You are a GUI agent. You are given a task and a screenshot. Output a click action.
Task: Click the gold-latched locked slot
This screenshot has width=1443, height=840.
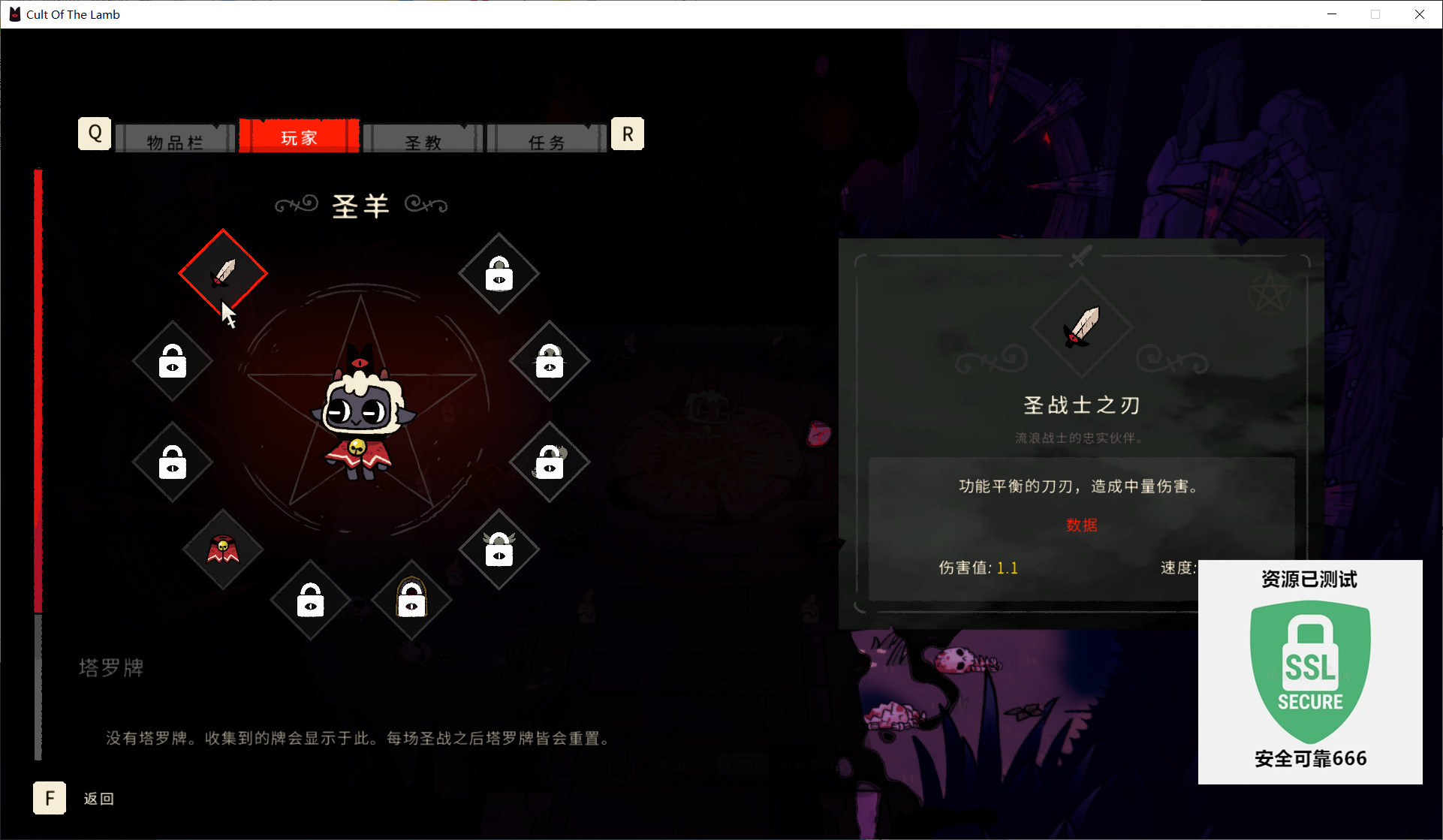(x=411, y=600)
